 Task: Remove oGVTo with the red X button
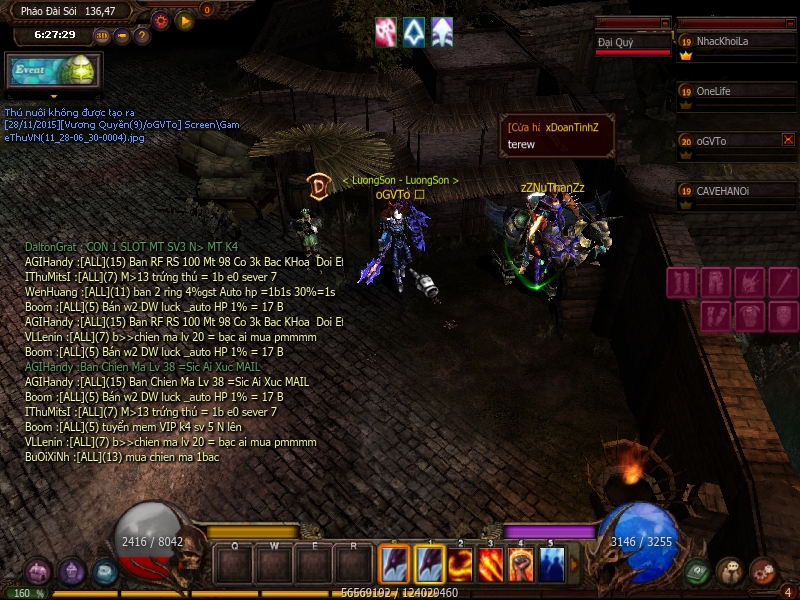click(x=788, y=140)
